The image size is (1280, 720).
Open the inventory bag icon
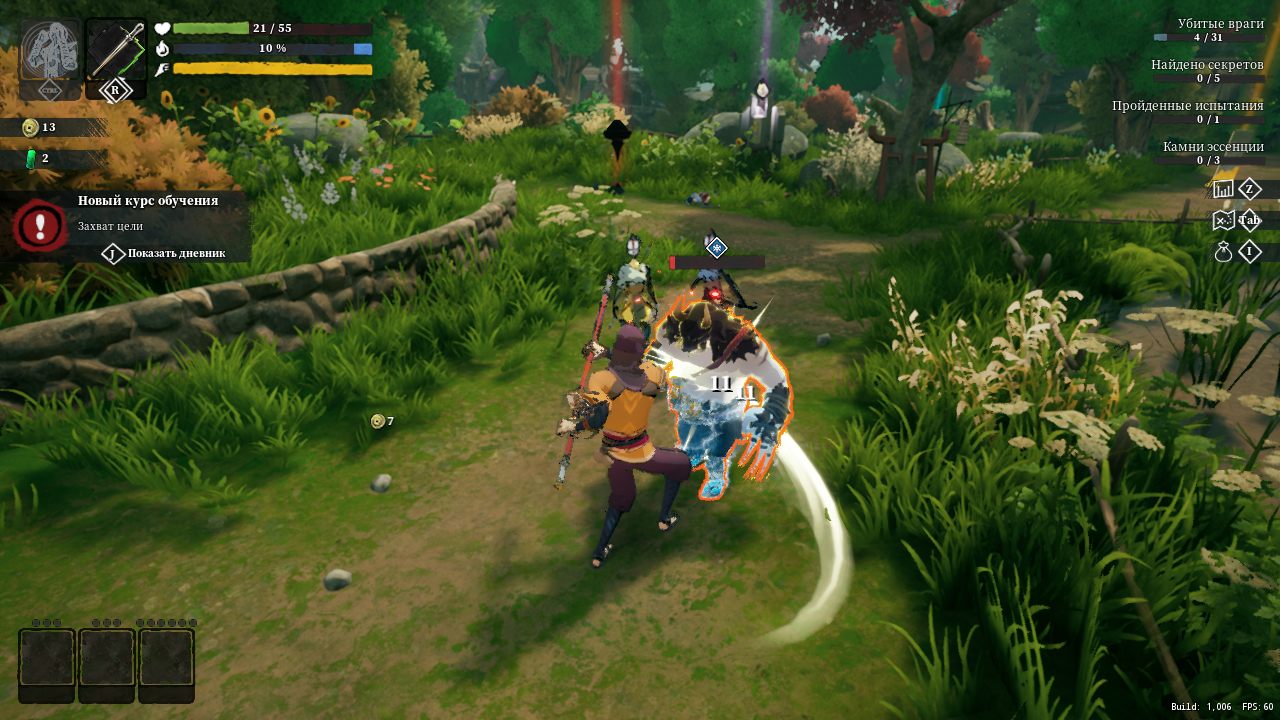pyautogui.click(x=1223, y=252)
